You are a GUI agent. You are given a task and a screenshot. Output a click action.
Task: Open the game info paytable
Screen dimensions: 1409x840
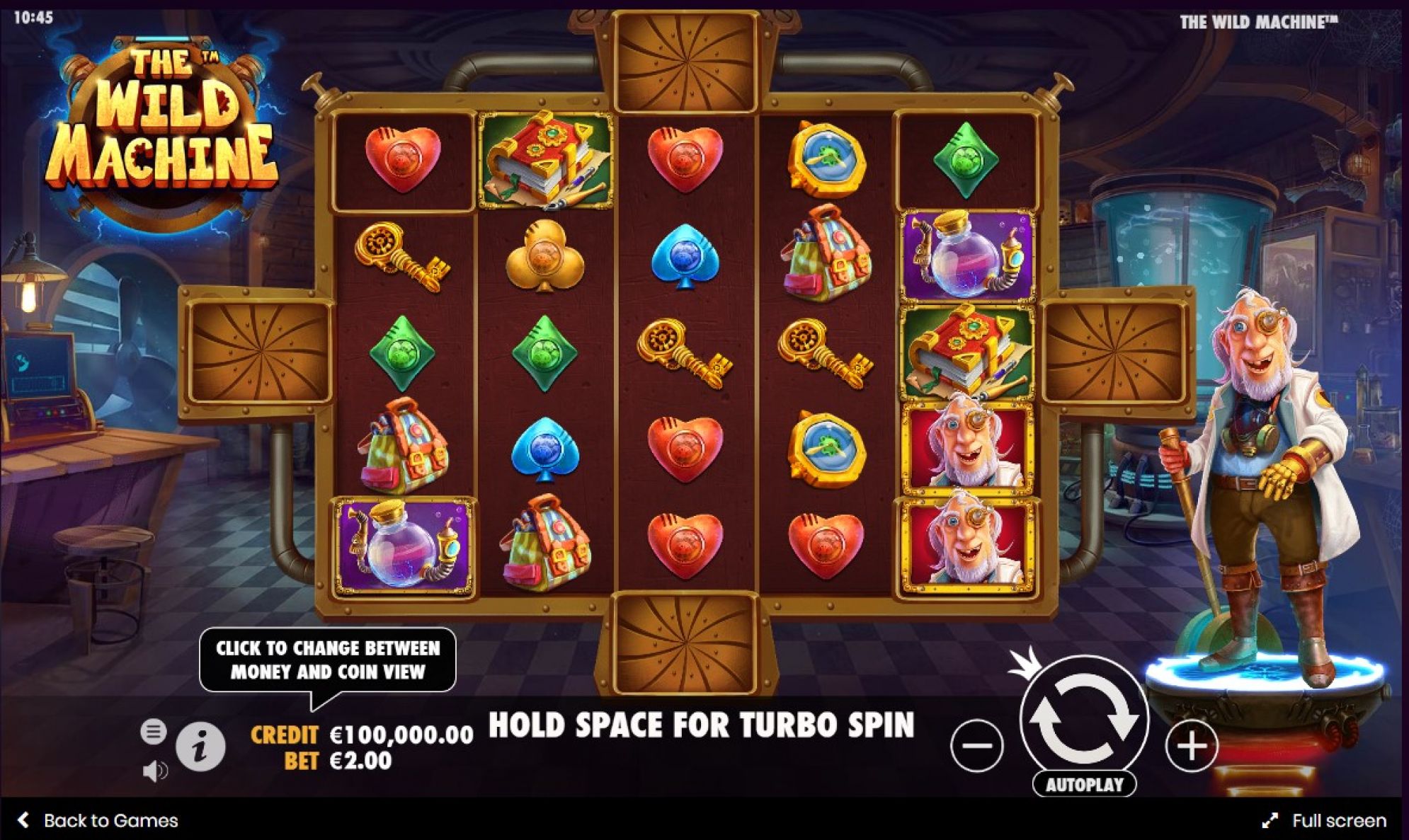point(200,746)
